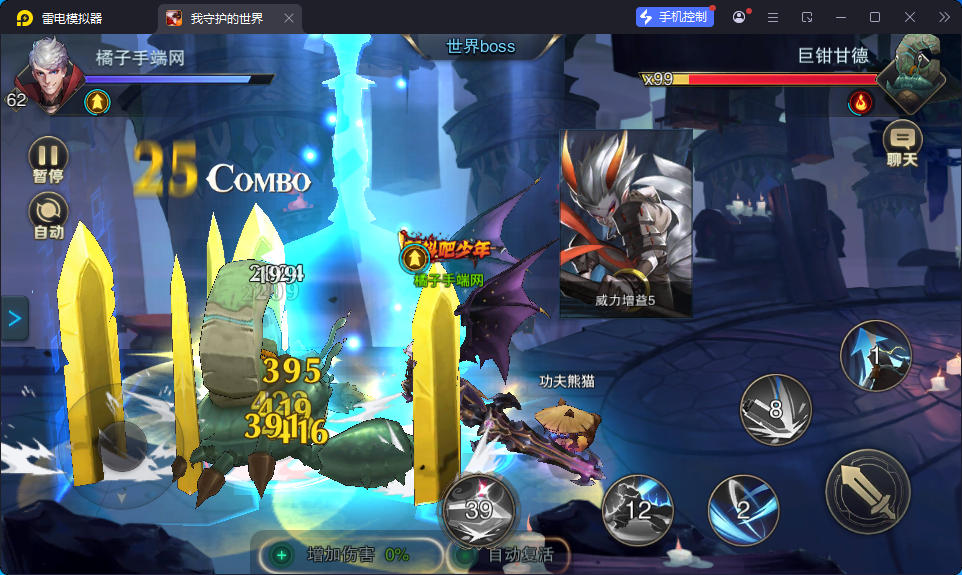Viewport: 962px width, 575px height.
Task: Close the 我守护的世界 emulator tab
Action: (289, 18)
